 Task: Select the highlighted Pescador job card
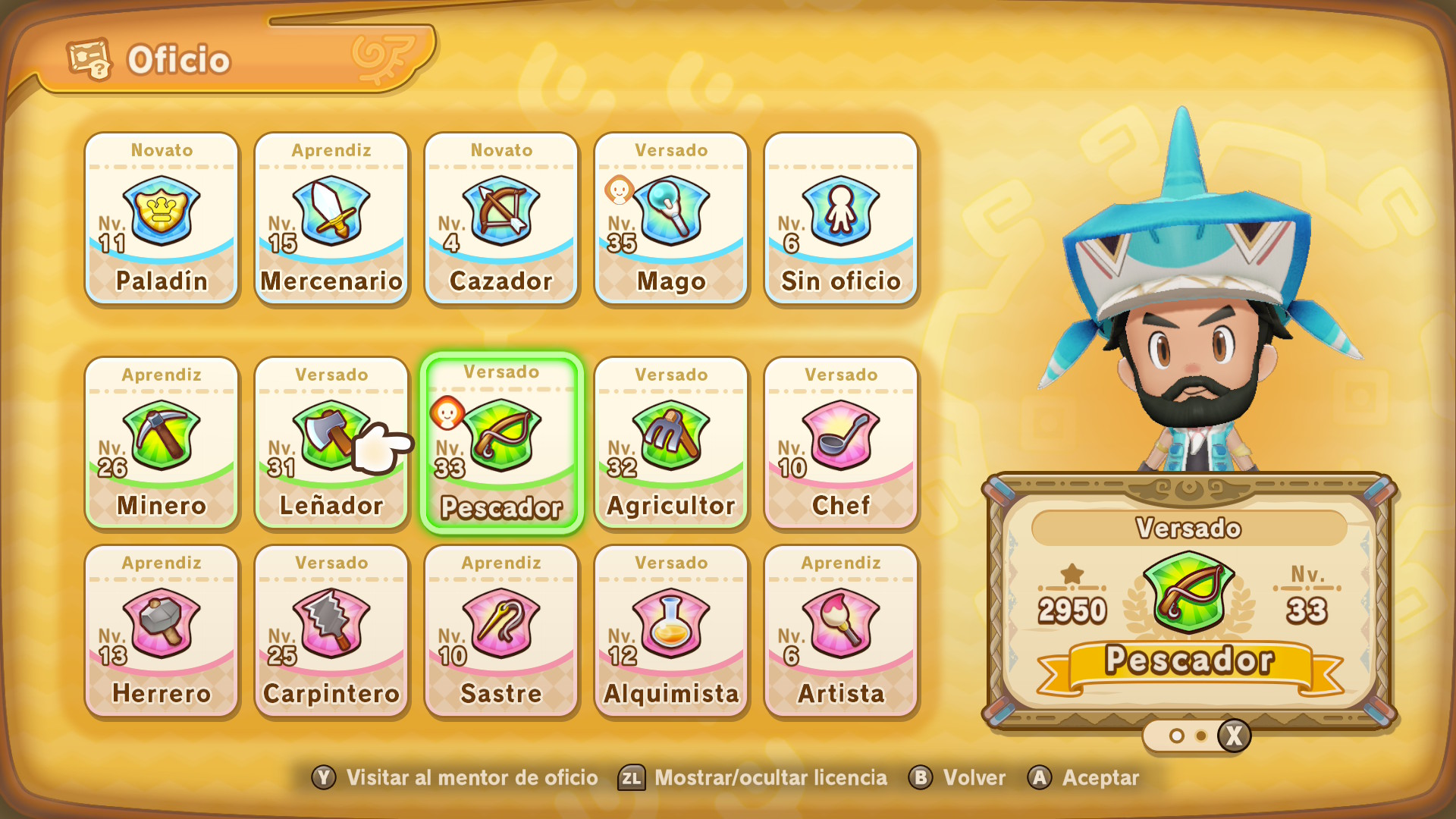tap(501, 444)
